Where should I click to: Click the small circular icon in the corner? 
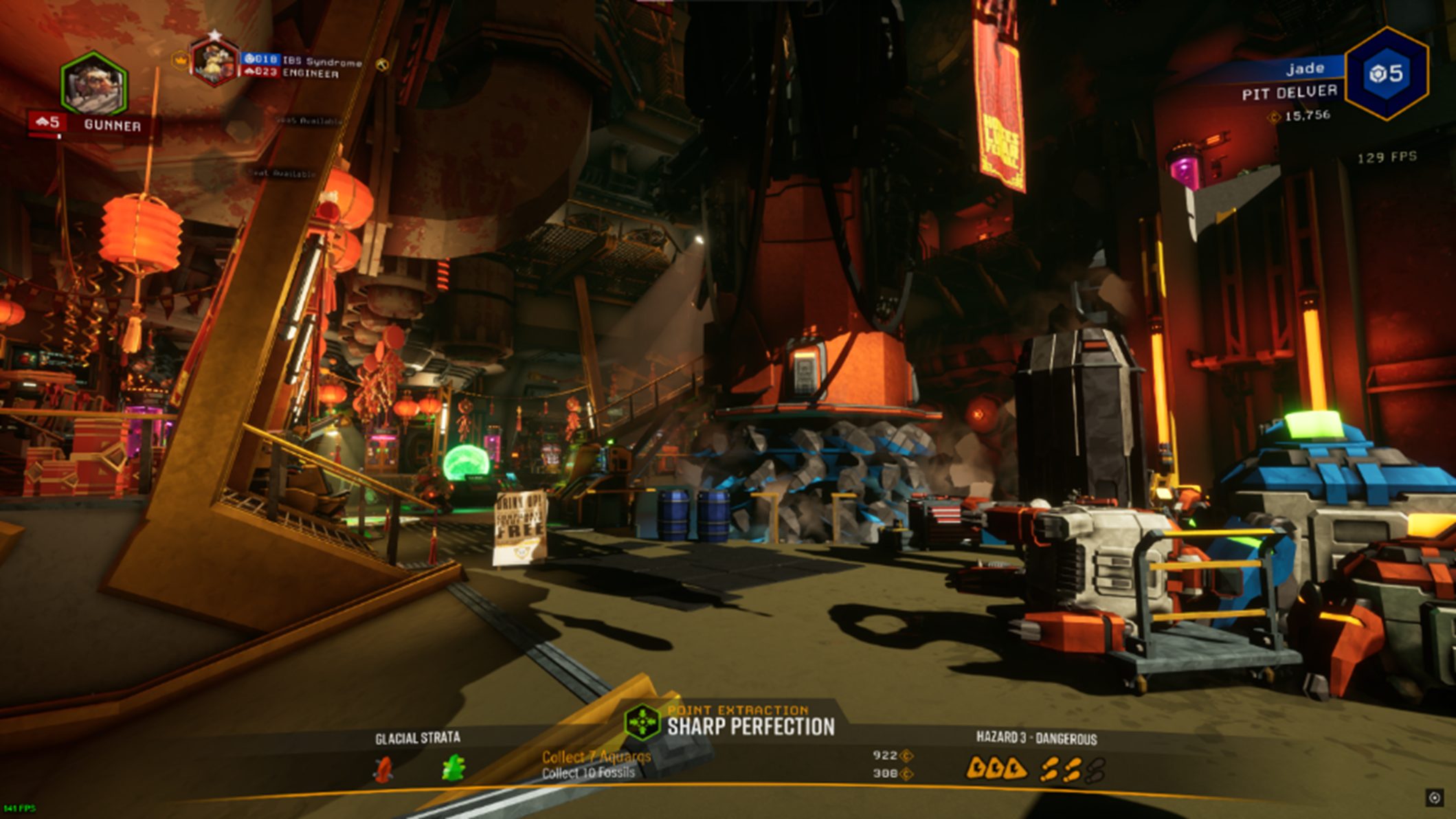click(1435, 798)
